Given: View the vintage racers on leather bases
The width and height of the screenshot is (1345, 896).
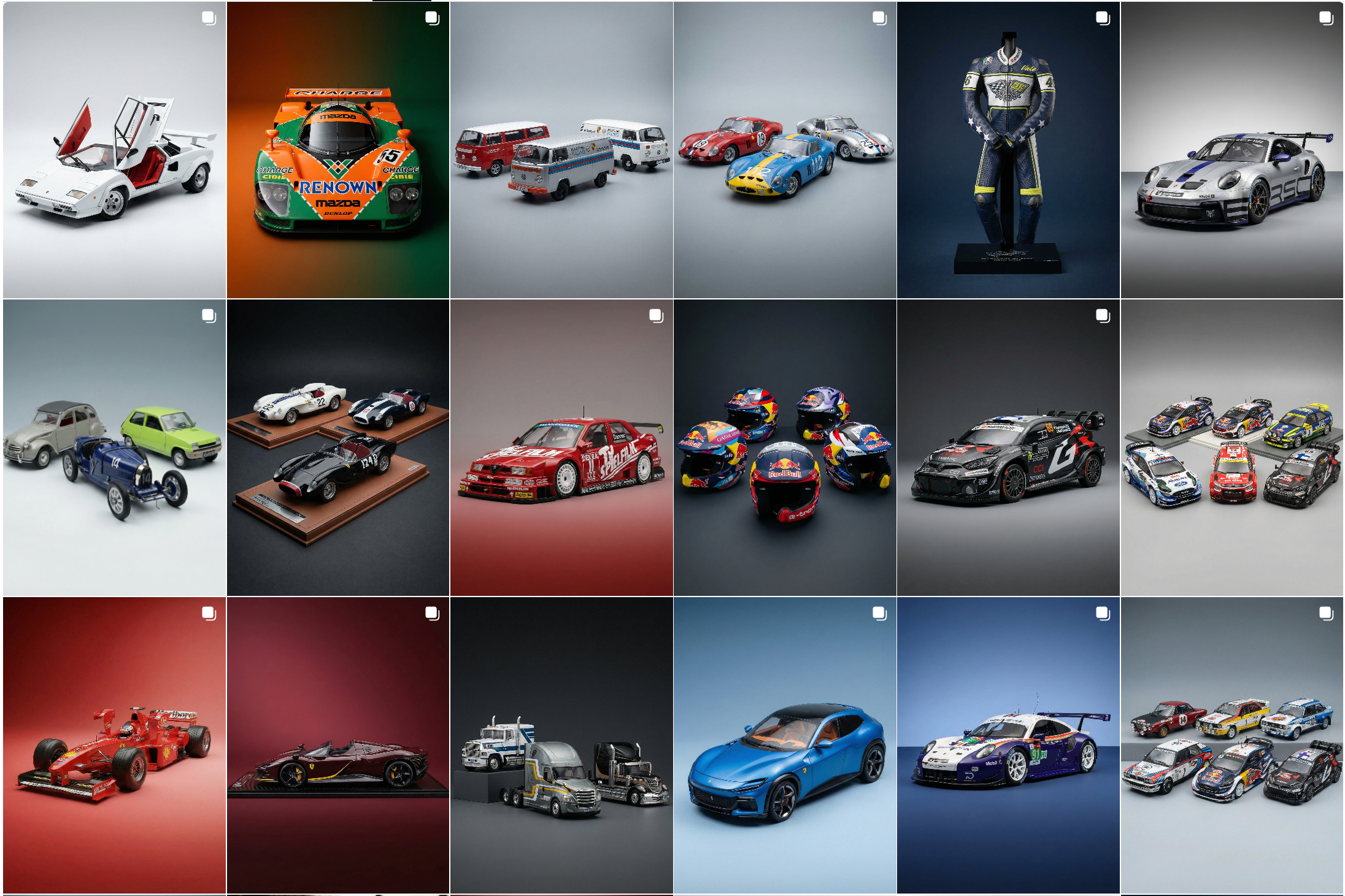Looking at the screenshot, I should [x=337, y=448].
